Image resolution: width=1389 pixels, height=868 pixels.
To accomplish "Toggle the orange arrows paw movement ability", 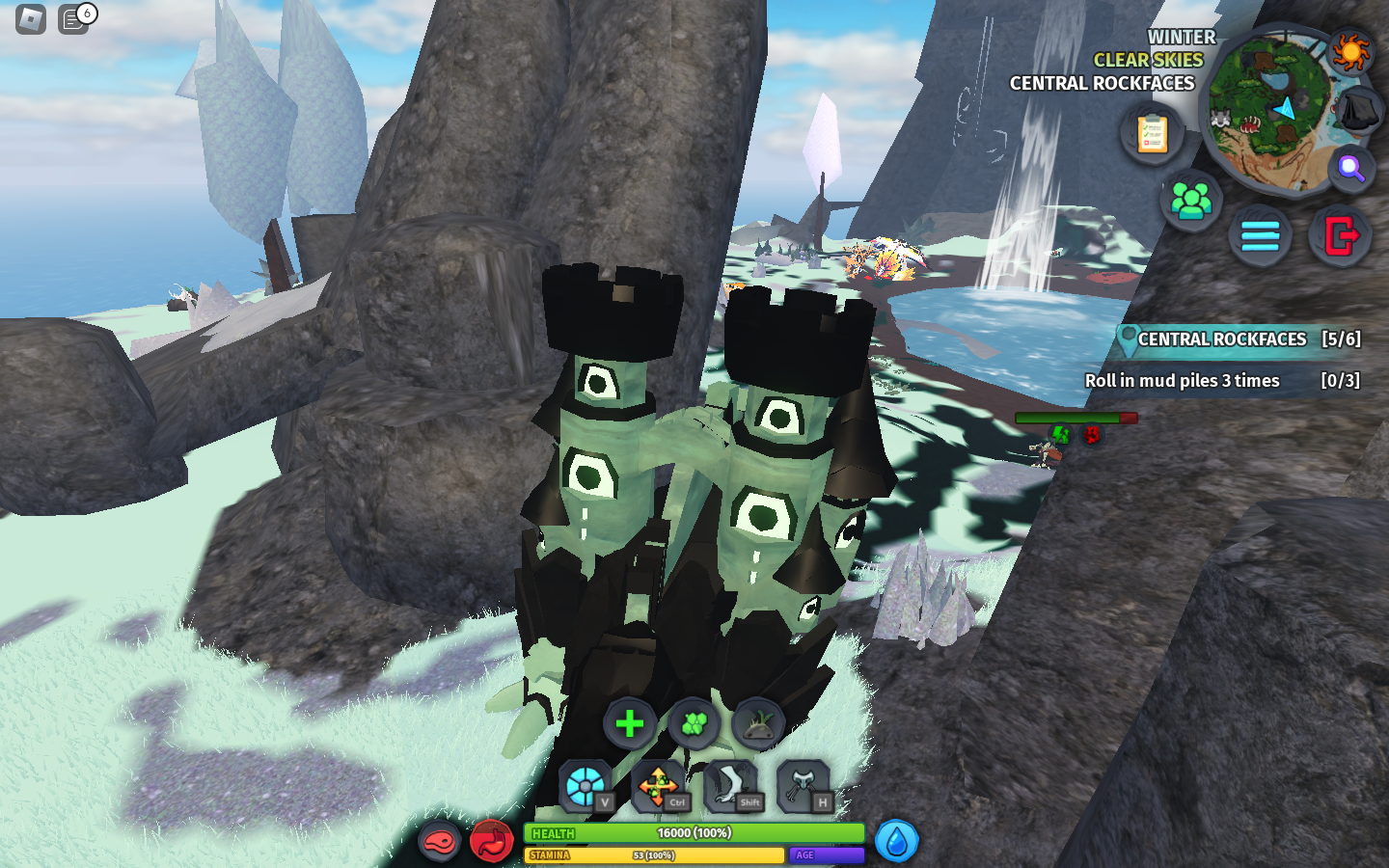I will [x=659, y=786].
